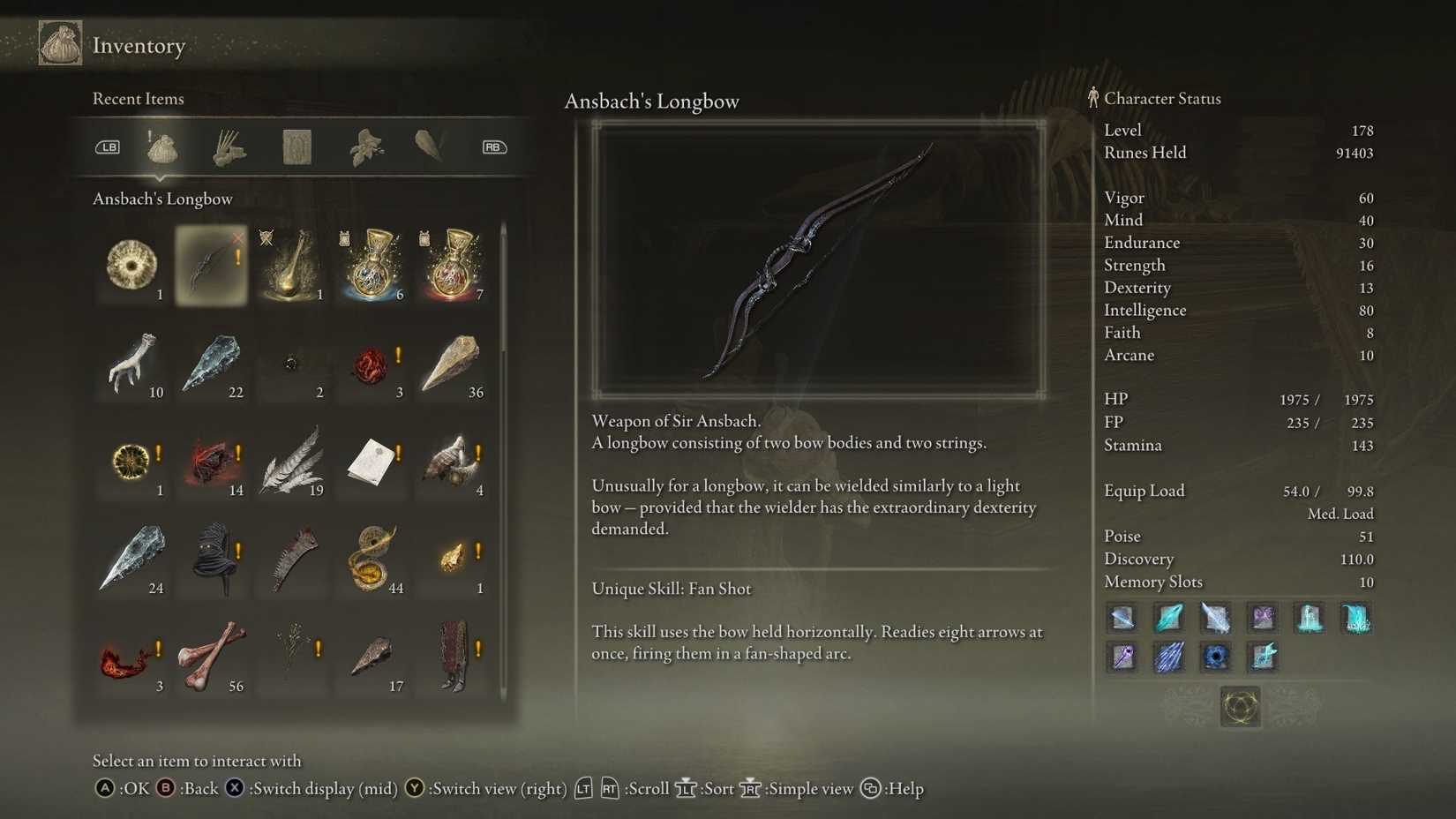Switch to the next inventory tab with RB
Viewport: 1456px width, 819px height.
[493, 147]
